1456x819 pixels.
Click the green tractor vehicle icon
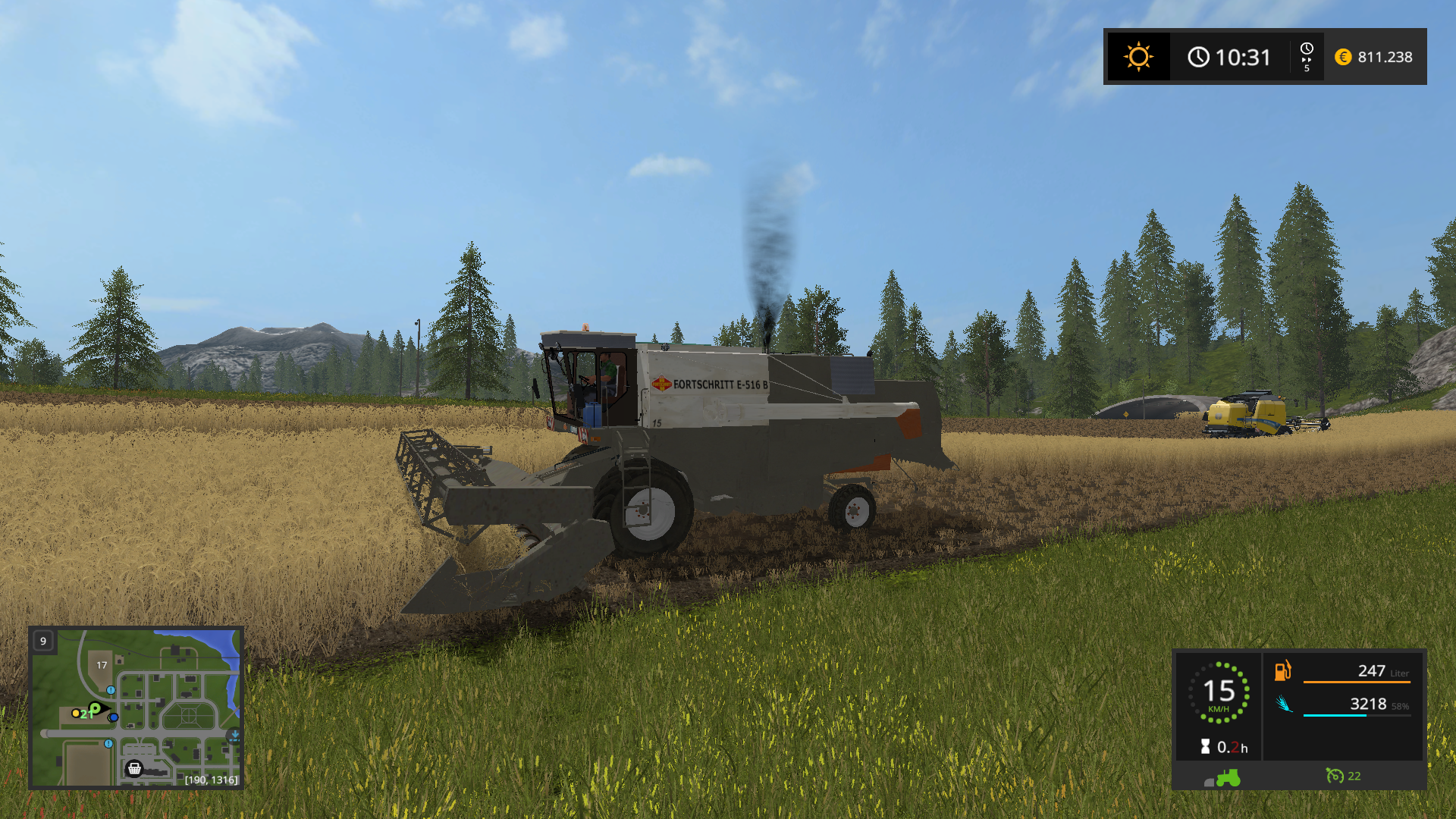coord(1227,778)
